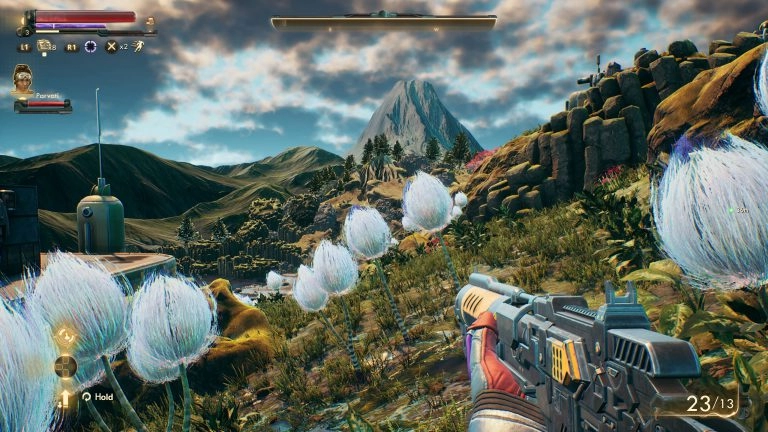
Task: Select Parvati's companion portrait
Action: pyautogui.click(x=22, y=80)
